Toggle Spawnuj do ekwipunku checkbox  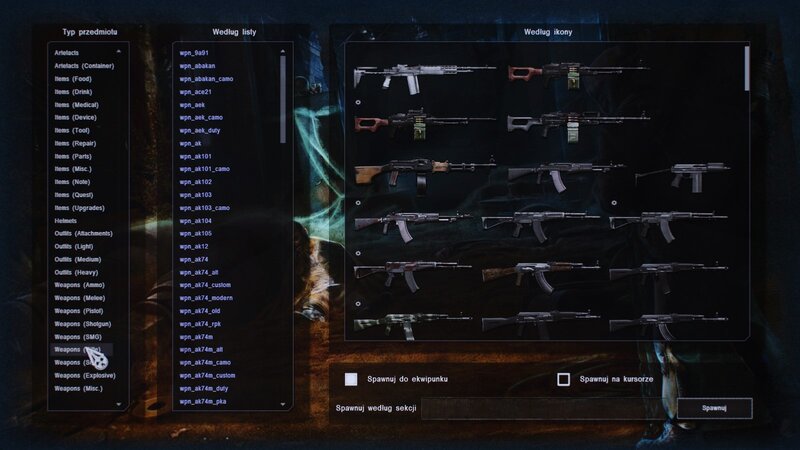(351, 379)
